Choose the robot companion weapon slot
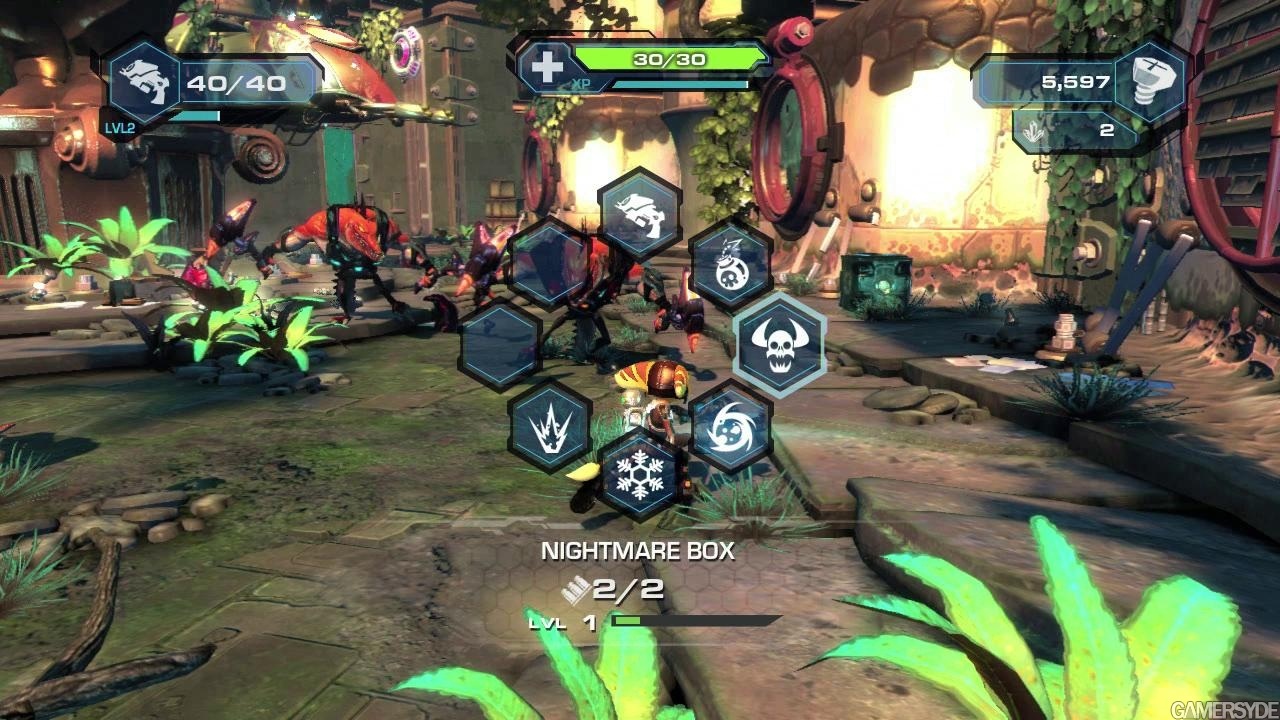 pos(731,263)
